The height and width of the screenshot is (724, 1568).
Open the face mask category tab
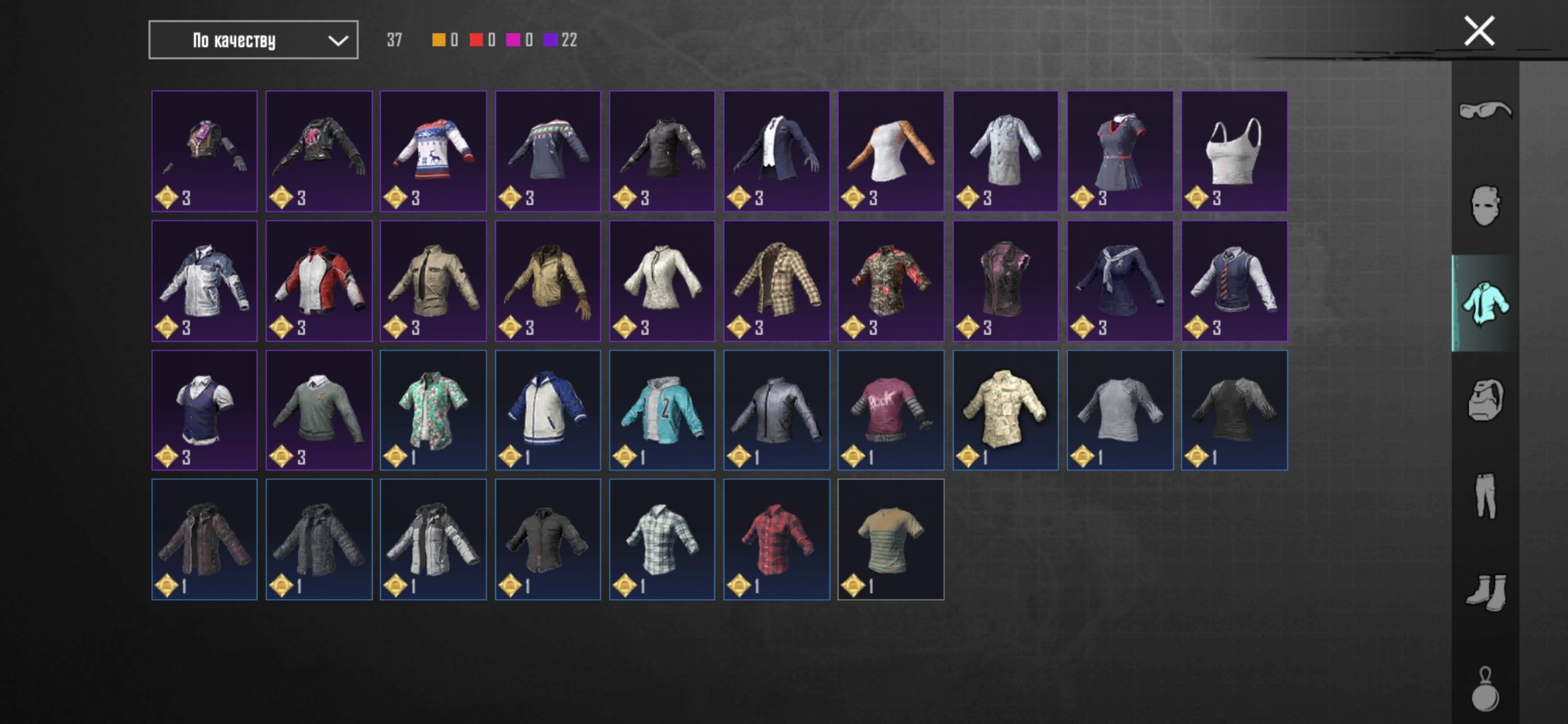pyautogui.click(x=1485, y=206)
